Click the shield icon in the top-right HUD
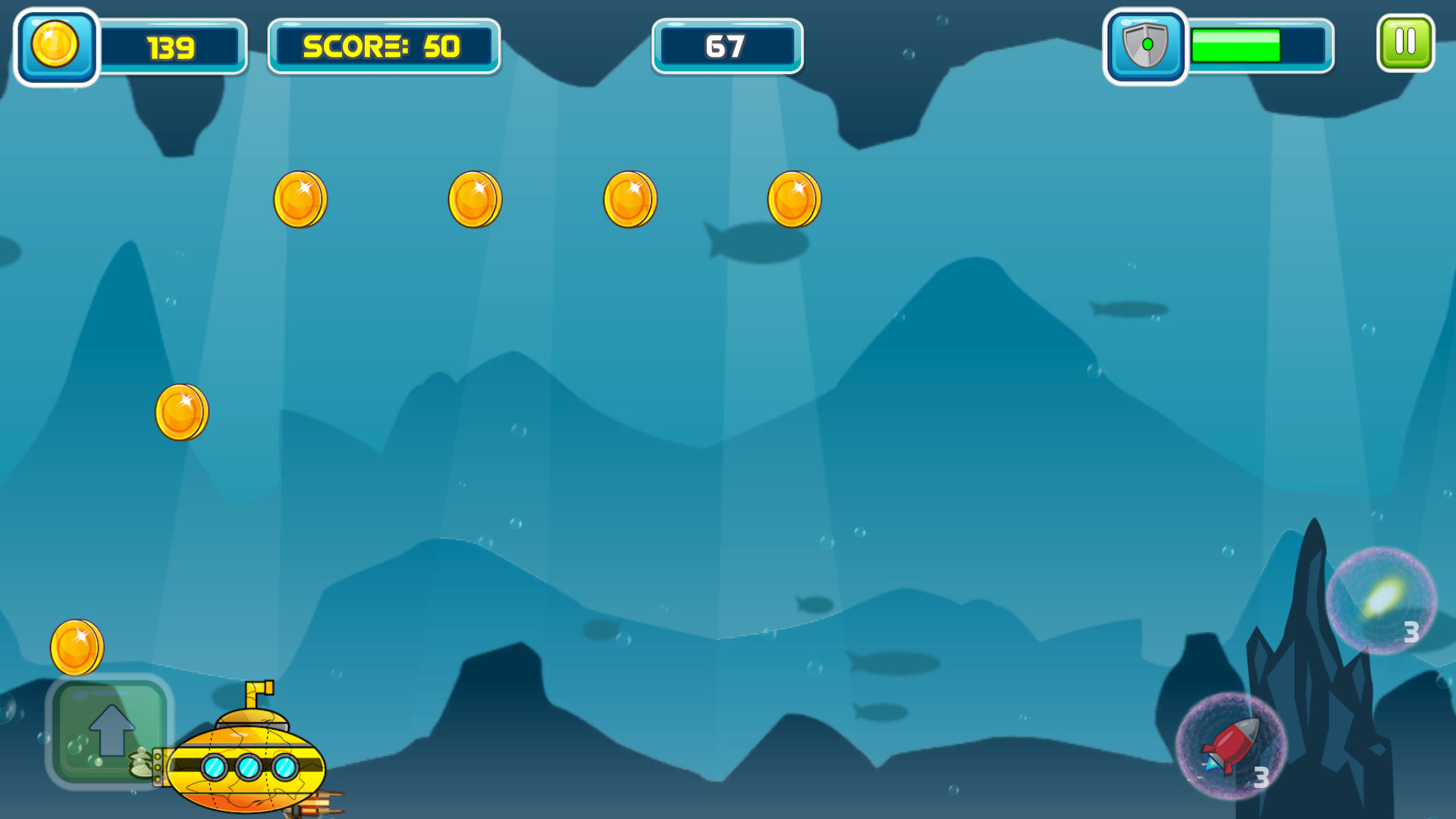Image resolution: width=1456 pixels, height=819 pixels. [x=1145, y=45]
